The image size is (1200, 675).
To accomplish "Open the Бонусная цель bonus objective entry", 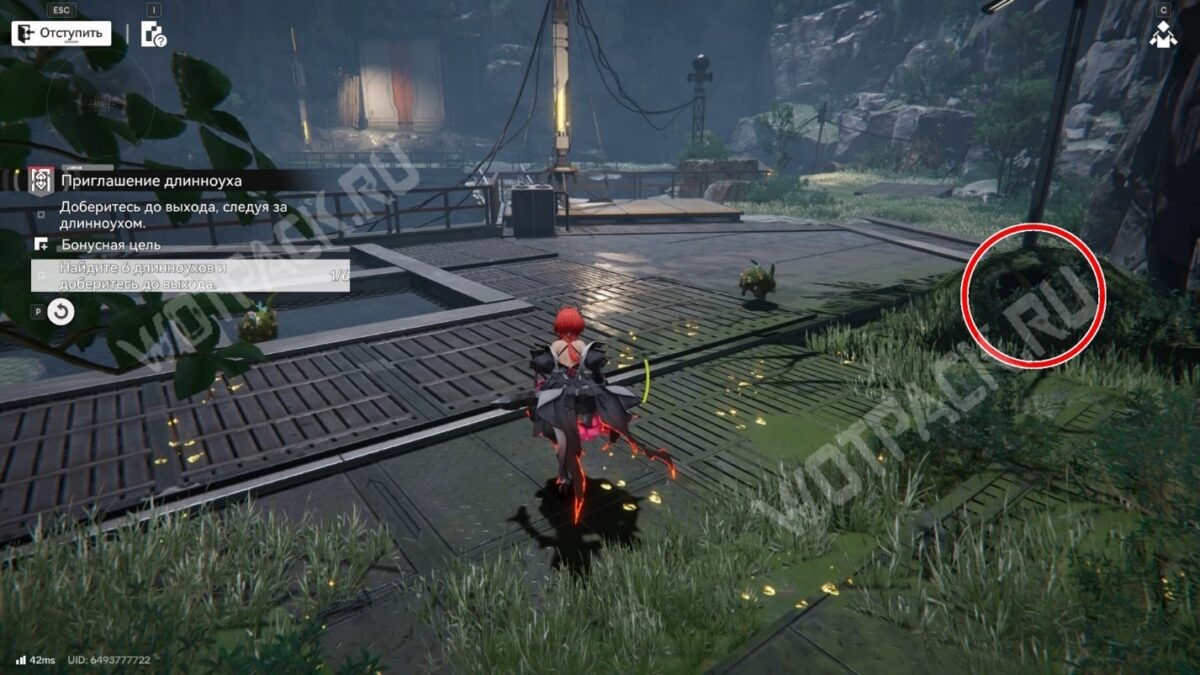I will pos(110,245).
